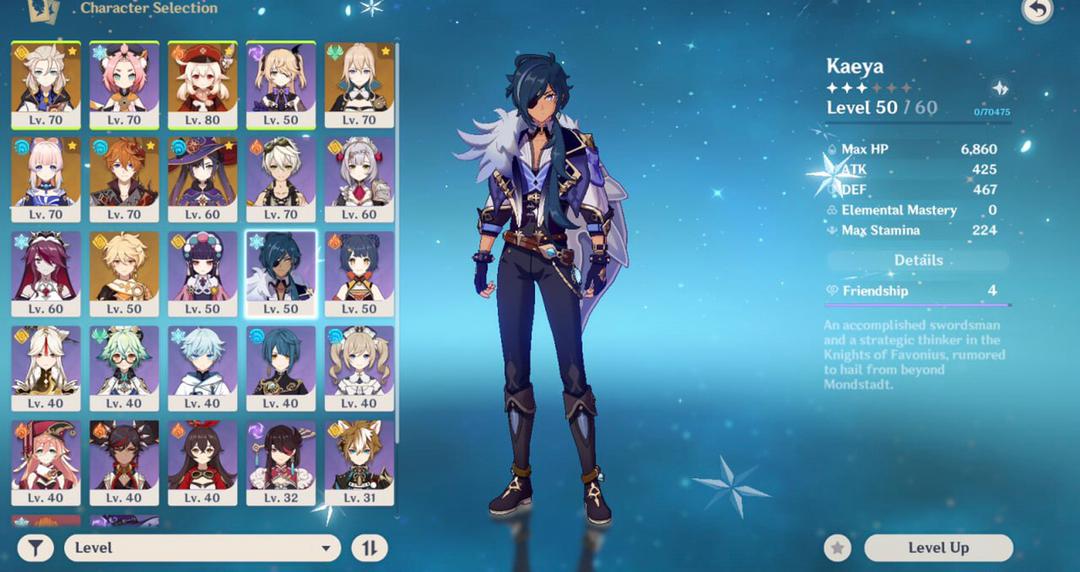This screenshot has width=1080, height=572.
Task: Open the character filter funnel button
Action: point(35,548)
